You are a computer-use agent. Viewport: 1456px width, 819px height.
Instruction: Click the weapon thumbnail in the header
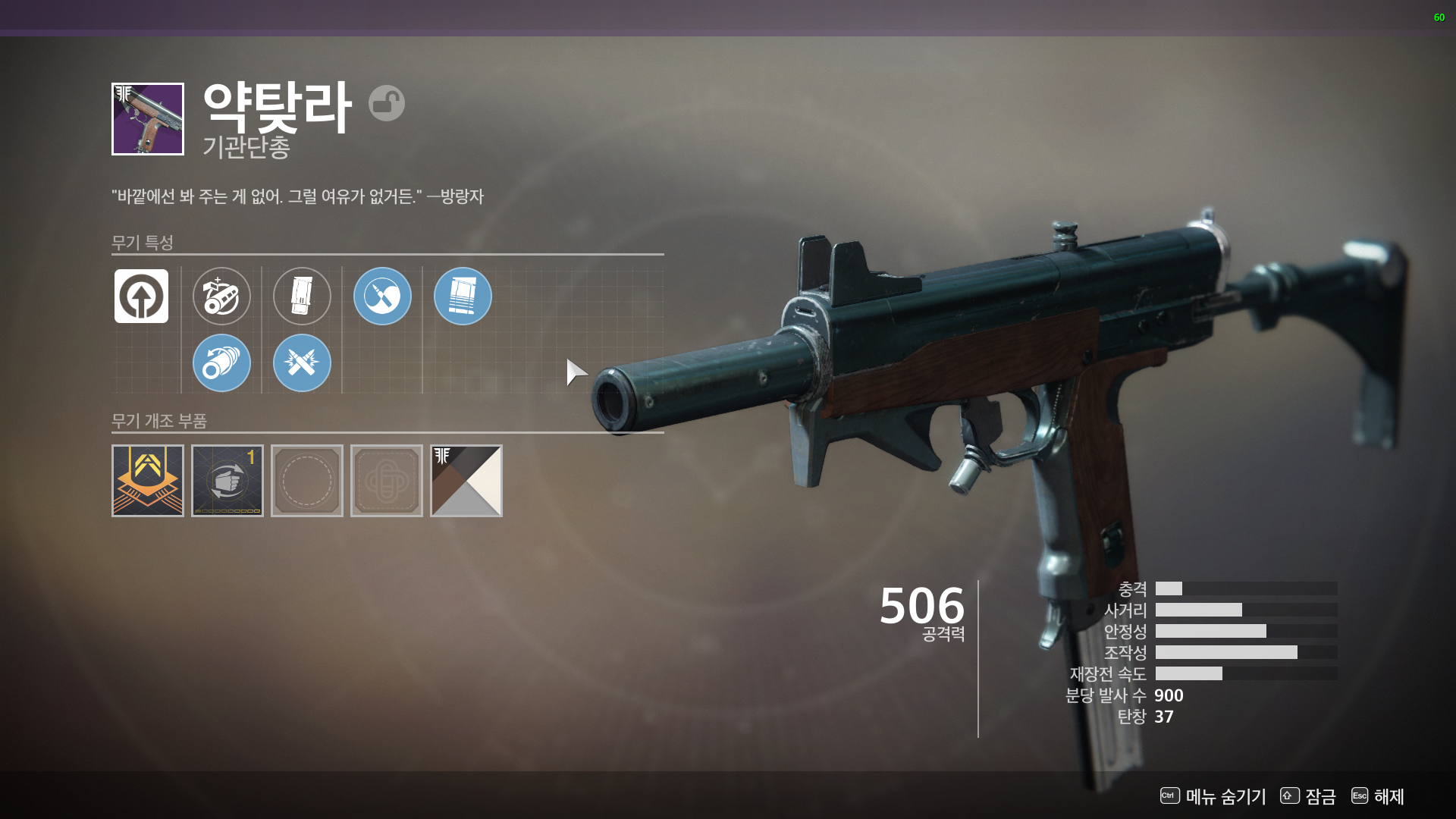click(148, 119)
